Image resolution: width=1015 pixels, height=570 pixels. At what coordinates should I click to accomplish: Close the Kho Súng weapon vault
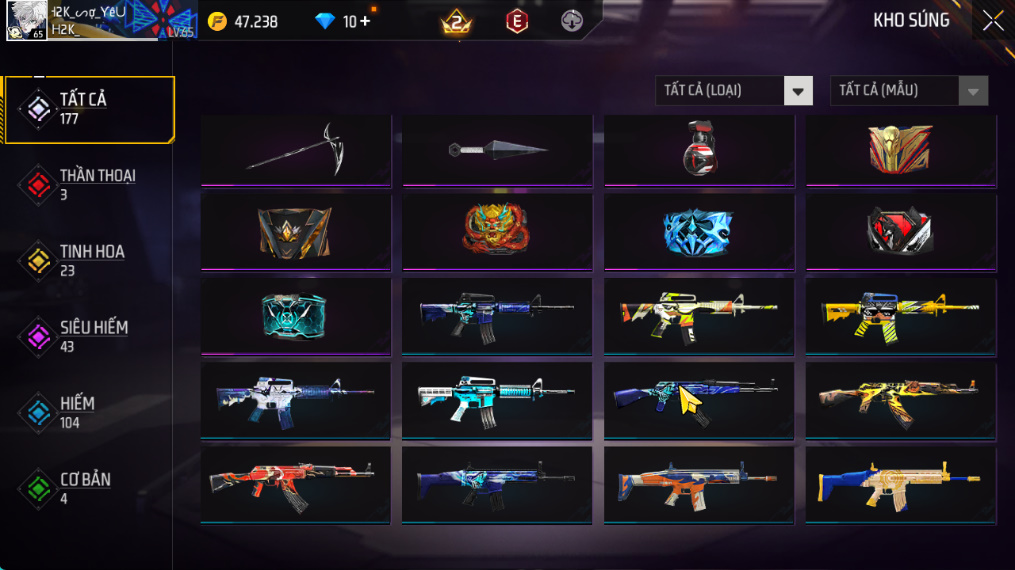(992, 21)
